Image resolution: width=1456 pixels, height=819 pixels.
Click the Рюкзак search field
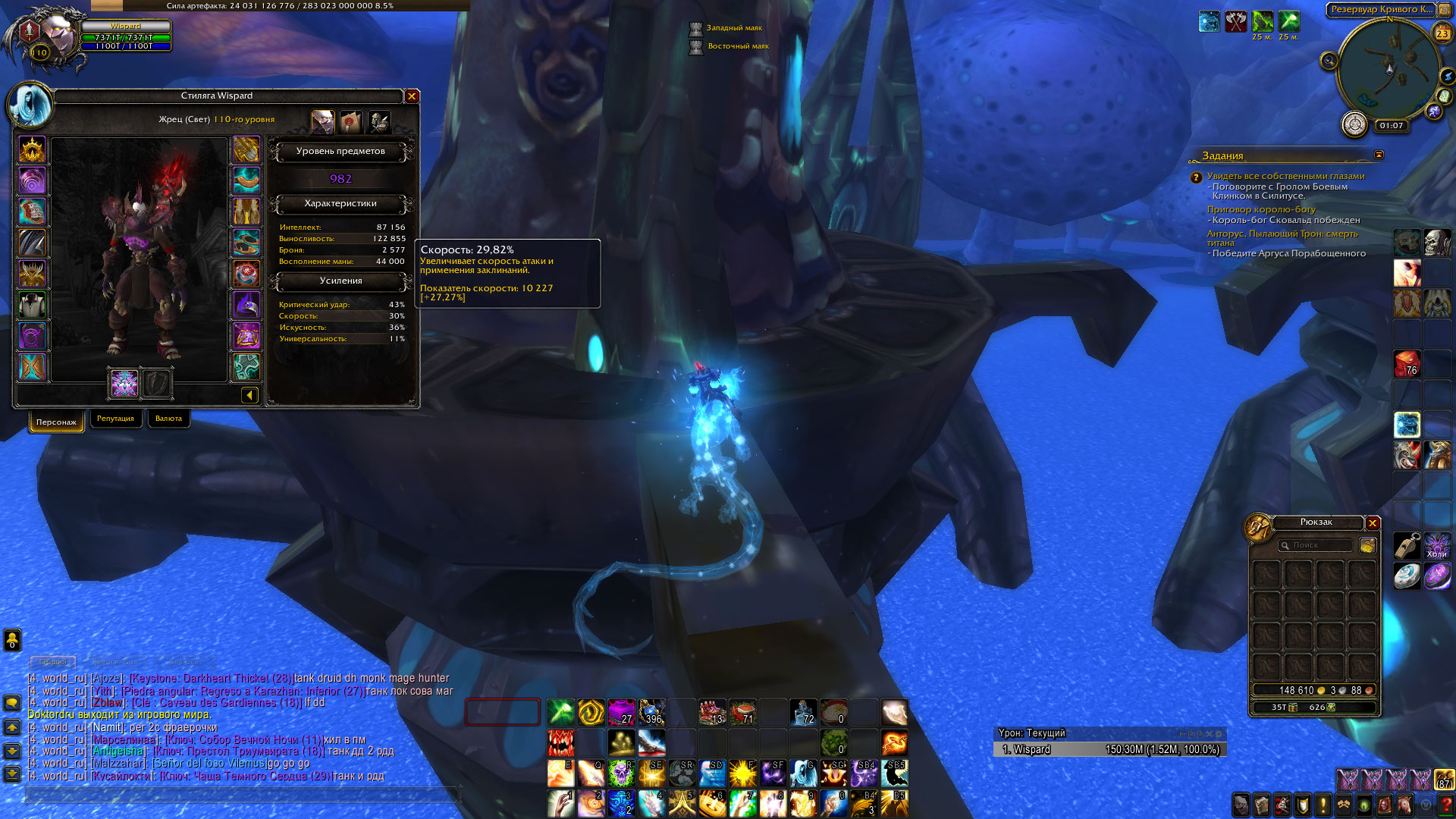click(x=1316, y=545)
